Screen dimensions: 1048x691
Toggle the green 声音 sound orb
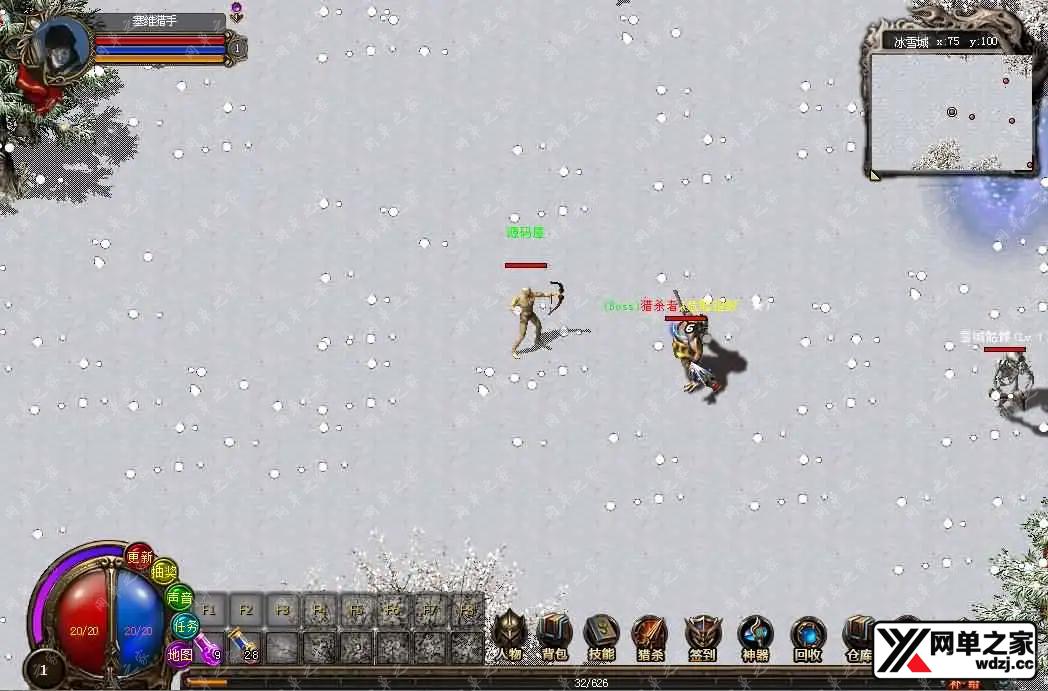coord(180,598)
